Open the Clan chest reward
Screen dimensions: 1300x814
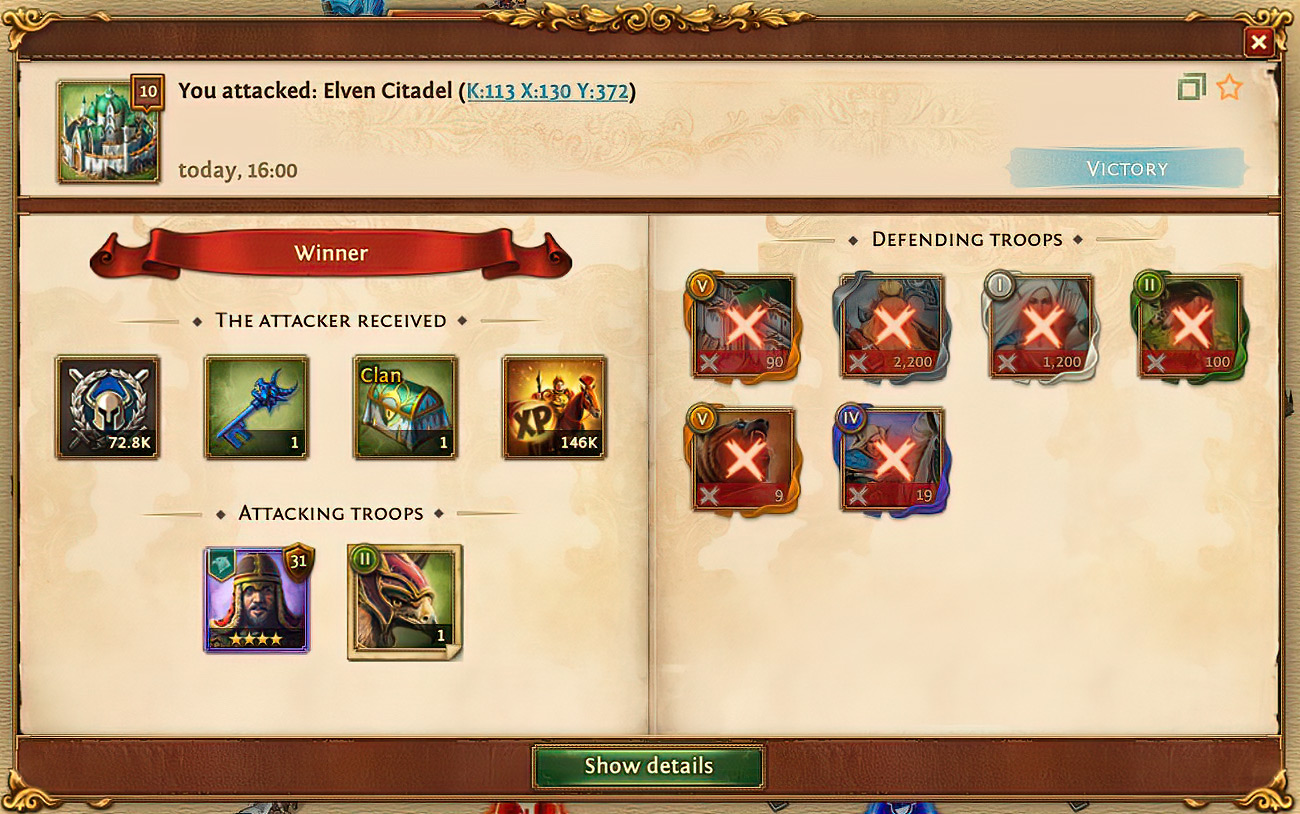point(405,408)
